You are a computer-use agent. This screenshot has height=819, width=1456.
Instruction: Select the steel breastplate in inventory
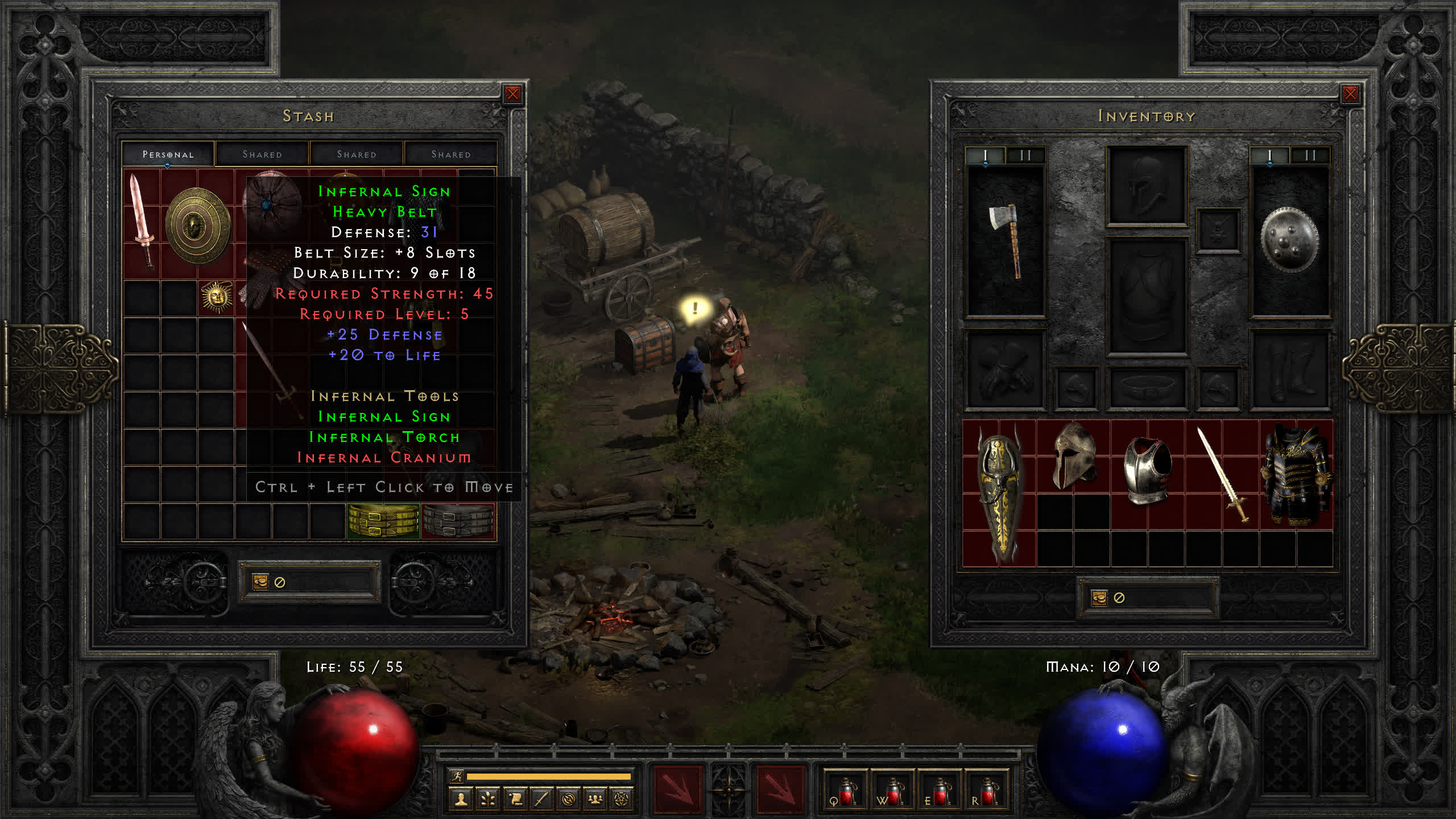coord(1147,470)
